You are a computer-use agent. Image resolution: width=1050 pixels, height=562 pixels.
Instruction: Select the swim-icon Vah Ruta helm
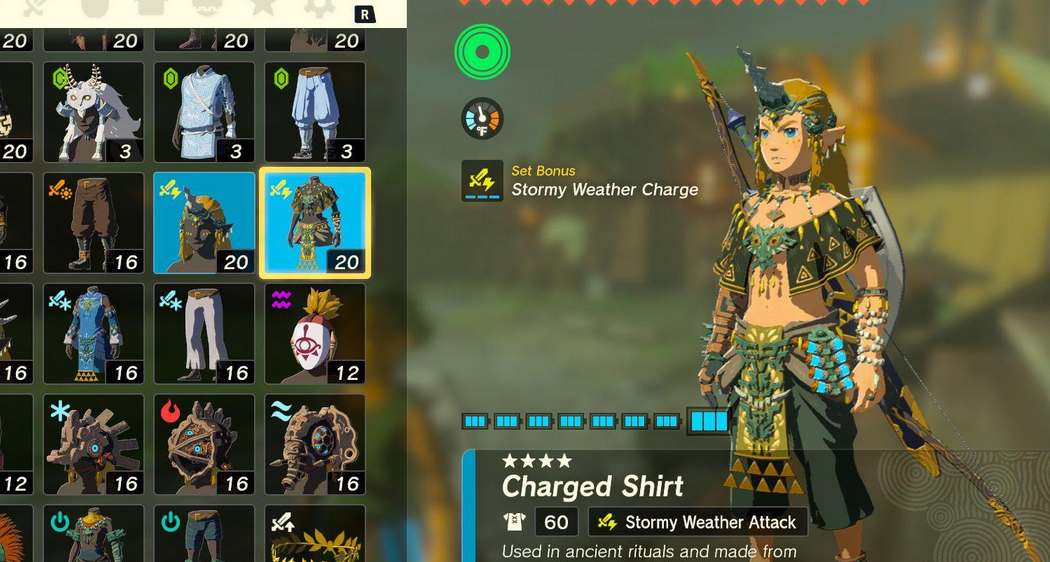pos(315,444)
